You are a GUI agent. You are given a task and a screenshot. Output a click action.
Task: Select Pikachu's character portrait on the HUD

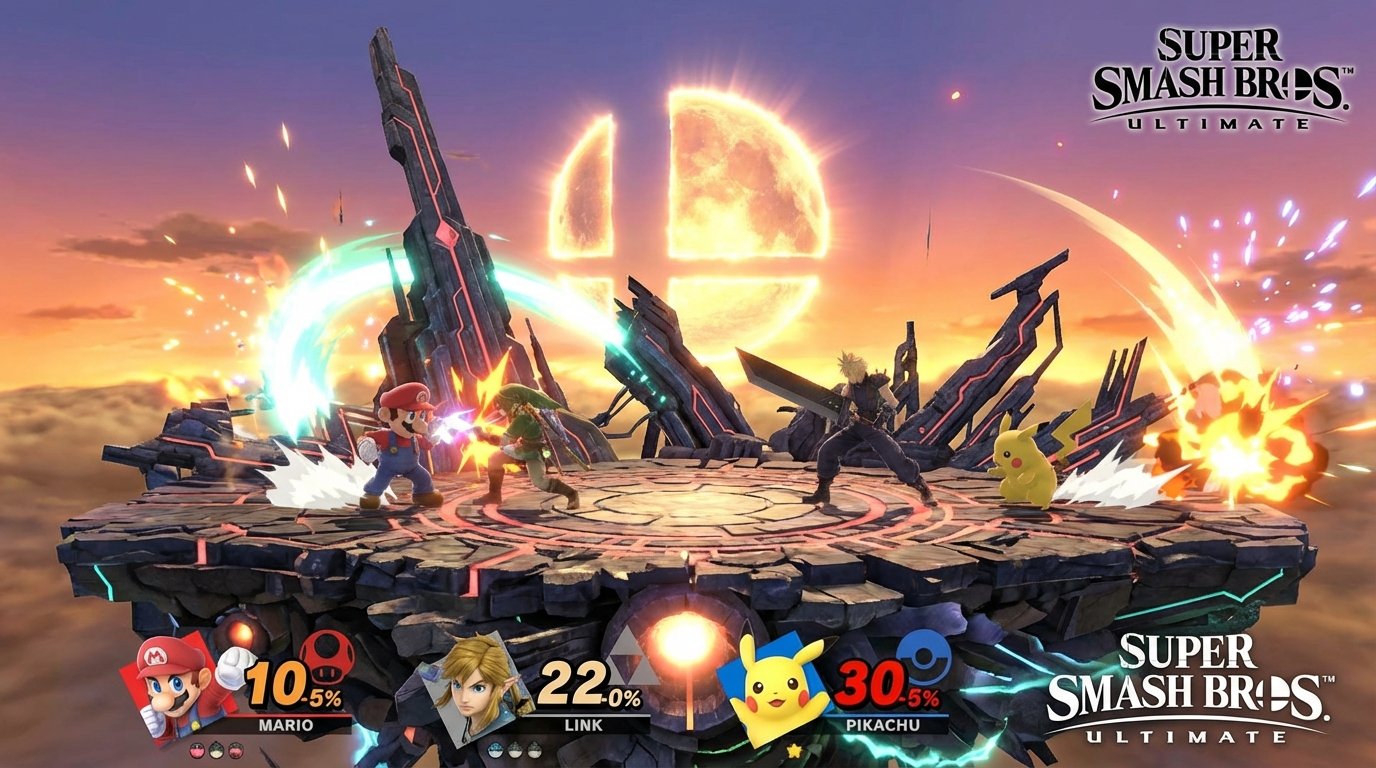tap(777, 688)
